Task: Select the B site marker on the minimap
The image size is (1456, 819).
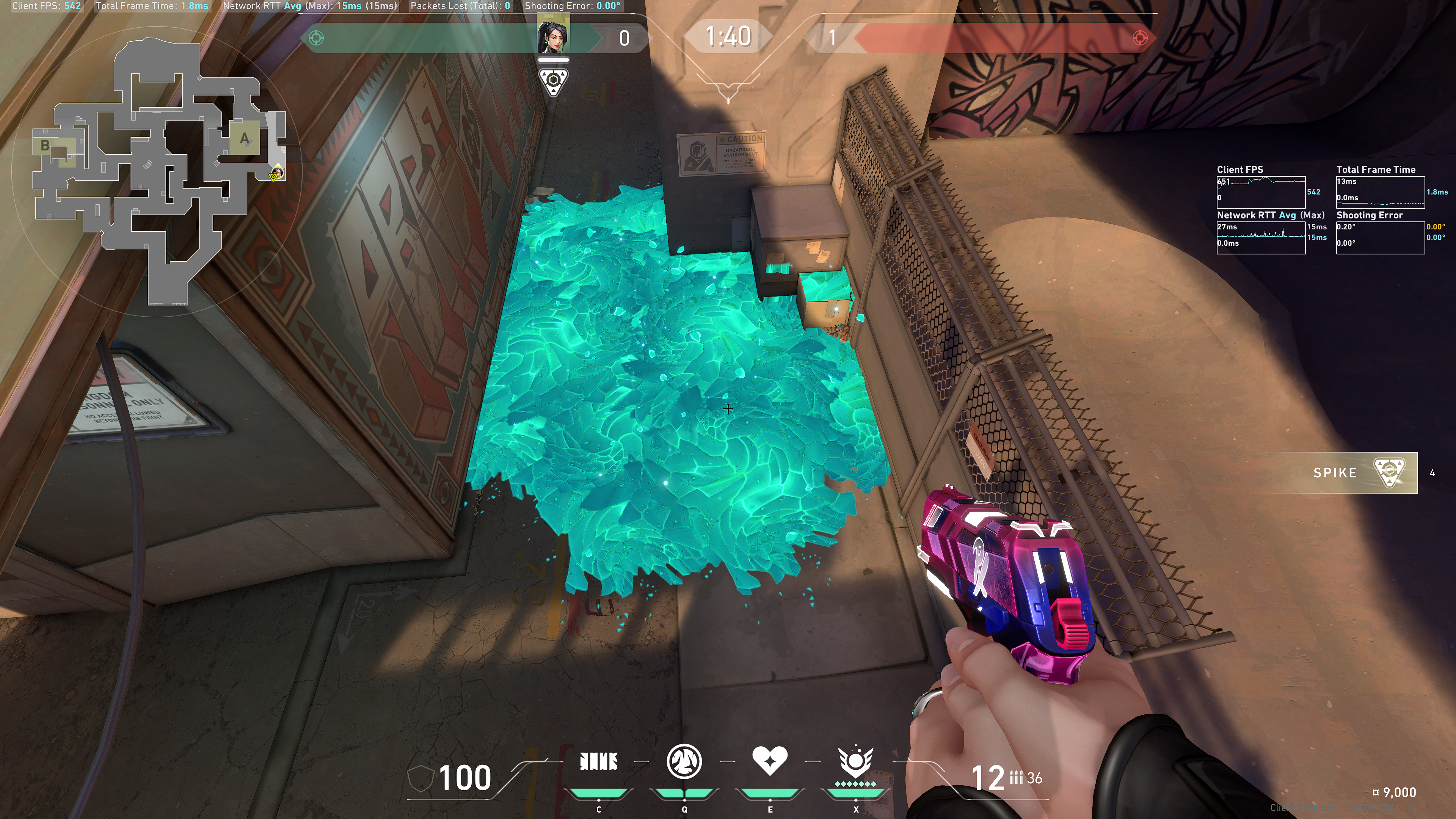Action: (45, 146)
